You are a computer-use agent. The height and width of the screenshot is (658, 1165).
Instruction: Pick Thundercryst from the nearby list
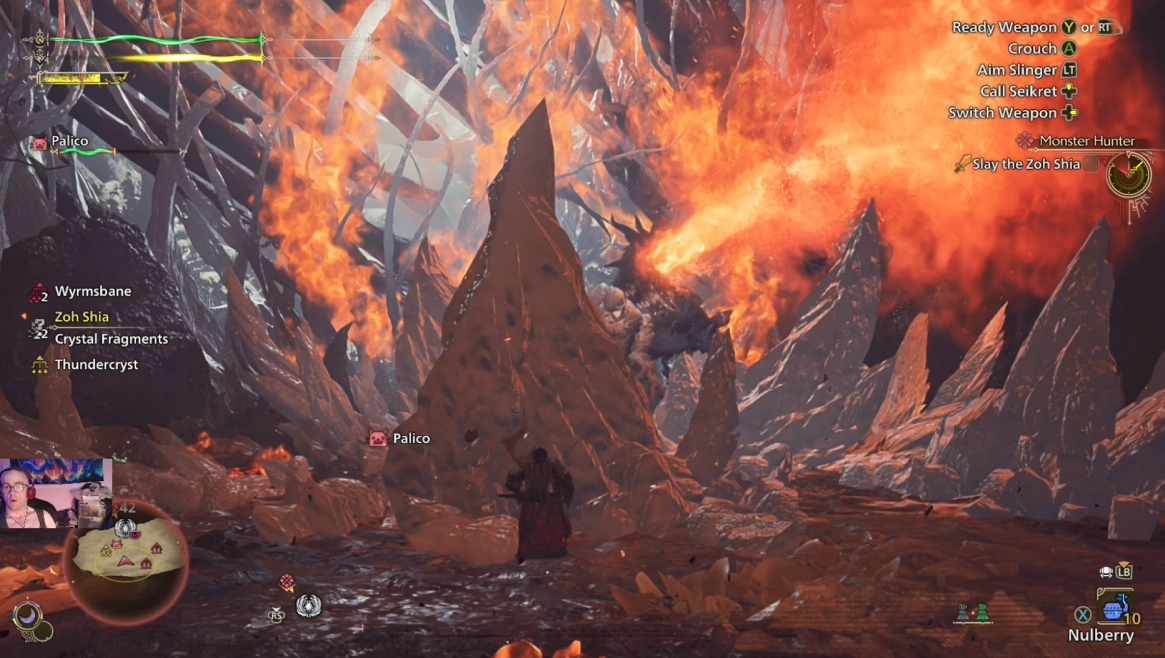click(96, 365)
